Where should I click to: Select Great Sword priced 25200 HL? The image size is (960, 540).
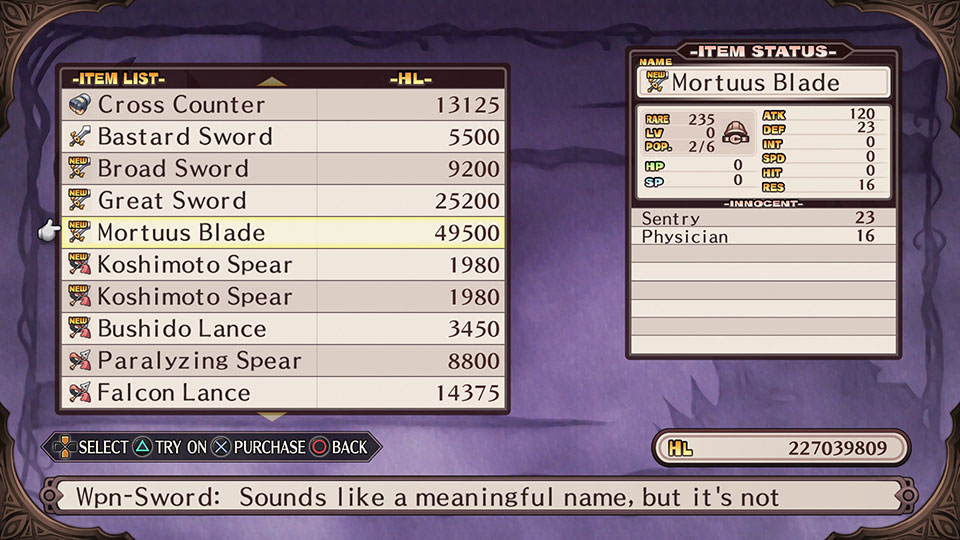coord(284,201)
